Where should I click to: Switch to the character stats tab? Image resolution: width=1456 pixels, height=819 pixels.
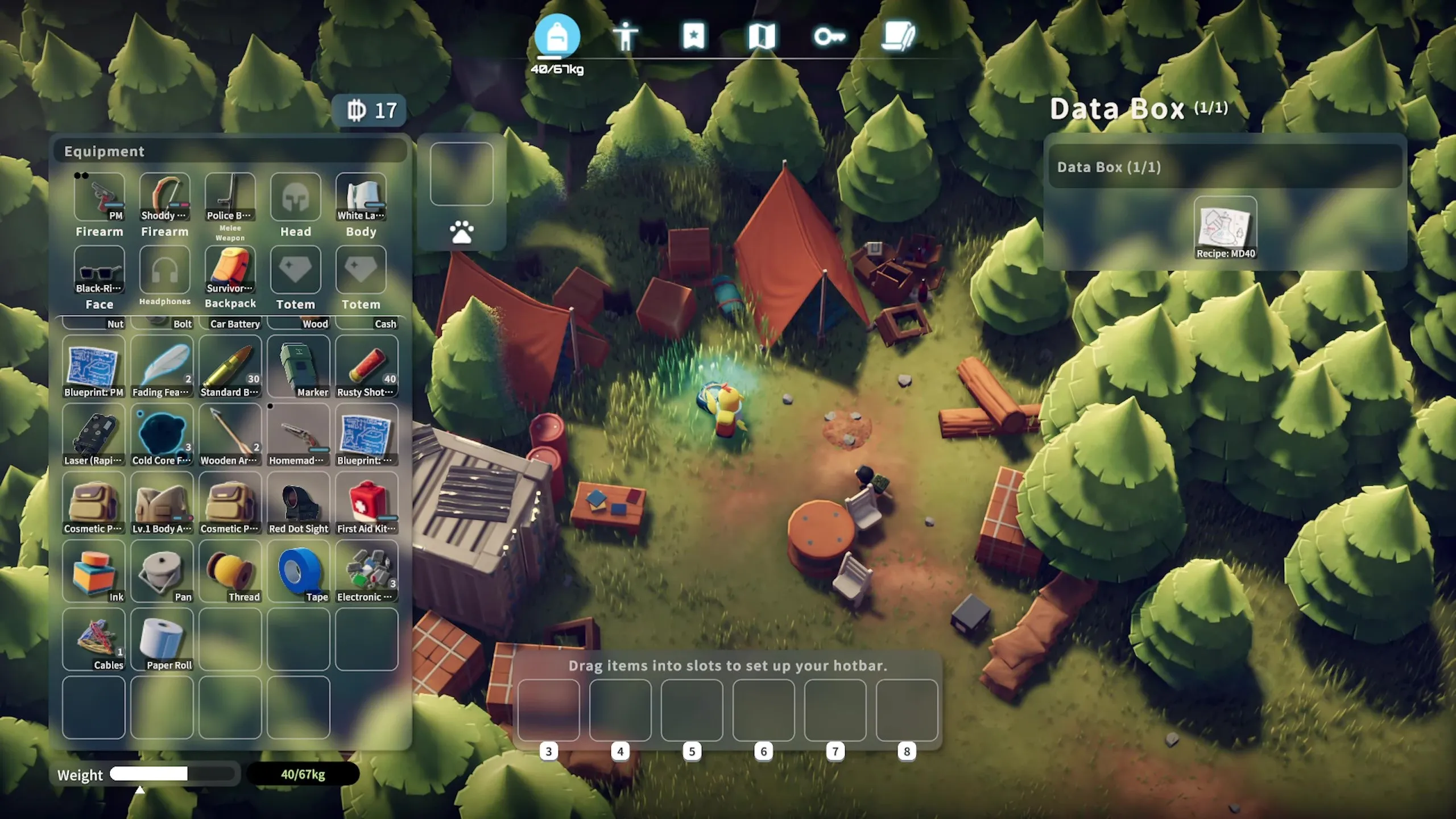click(x=625, y=36)
